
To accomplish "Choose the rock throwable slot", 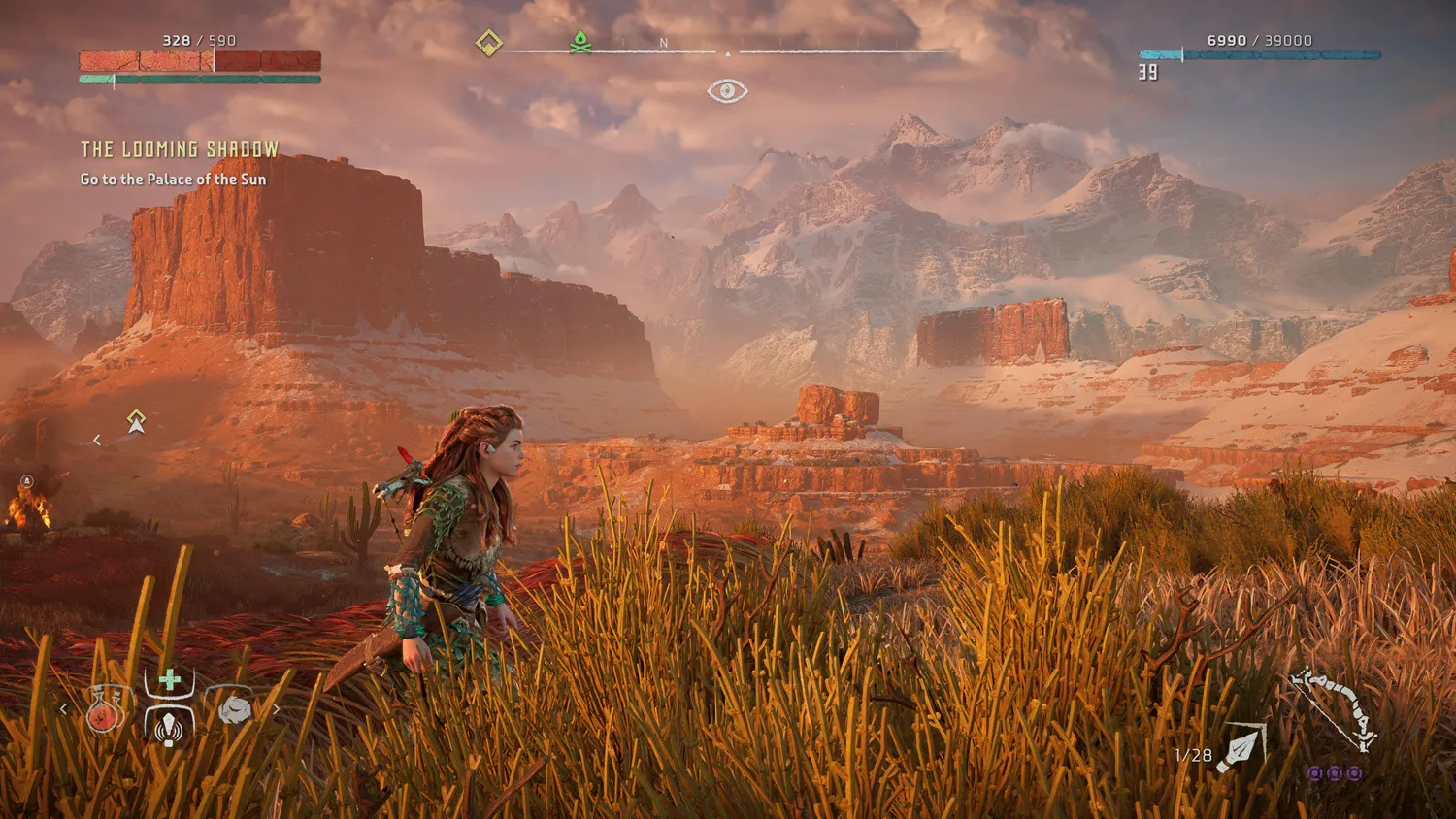I will tap(234, 710).
